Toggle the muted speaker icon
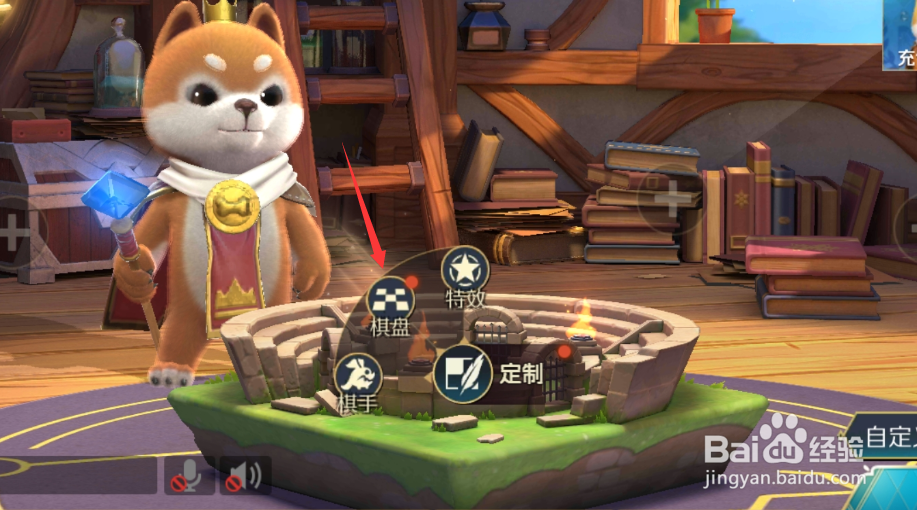Viewport: 917px width, 510px height. pos(245,476)
